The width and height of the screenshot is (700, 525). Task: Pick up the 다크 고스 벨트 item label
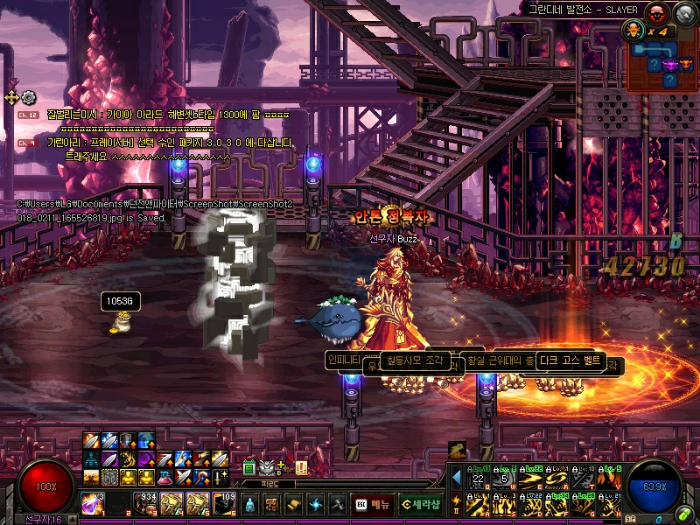click(571, 361)
